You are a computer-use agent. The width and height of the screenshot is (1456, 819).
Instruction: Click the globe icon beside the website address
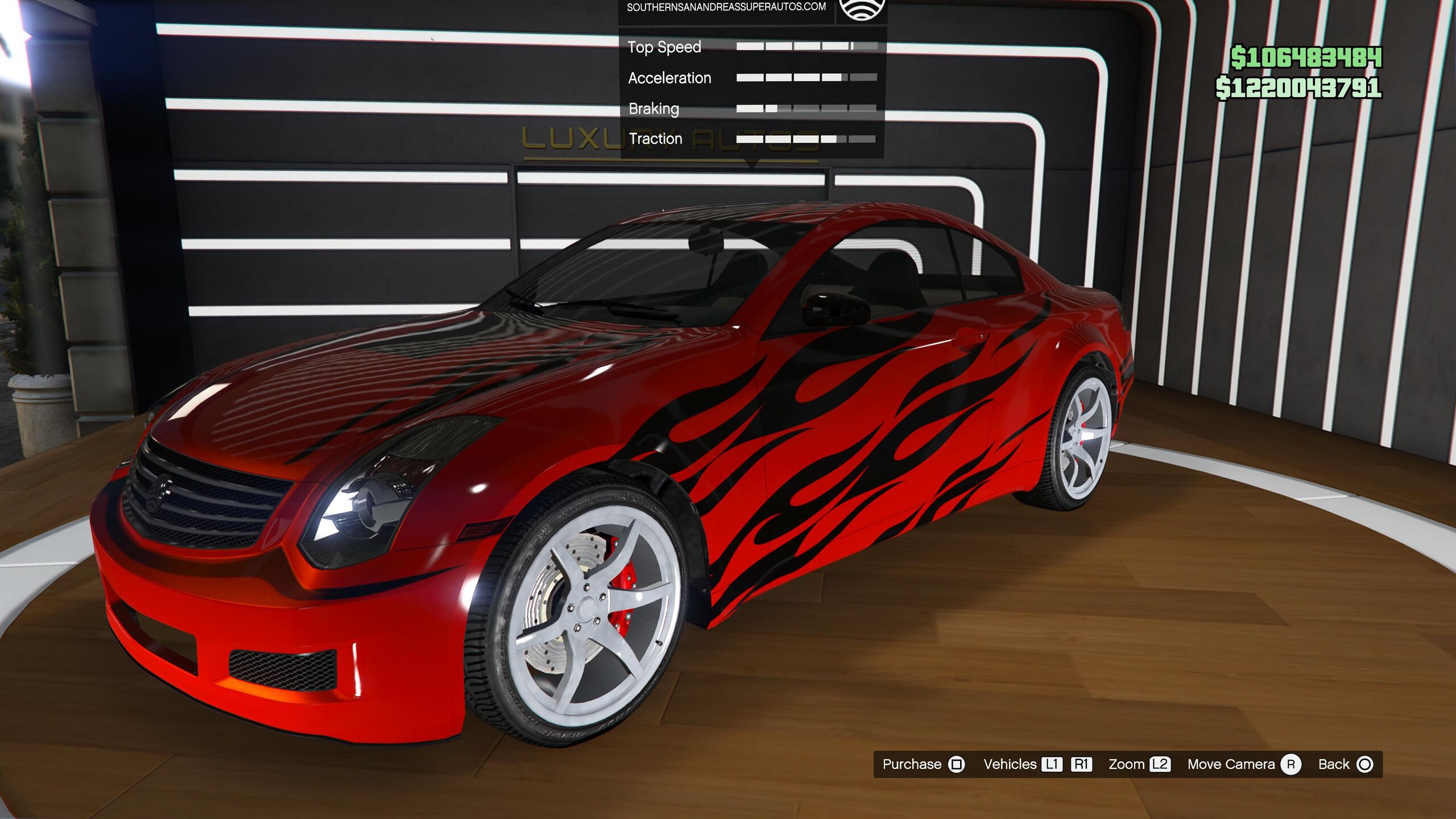tap(862, 8)
